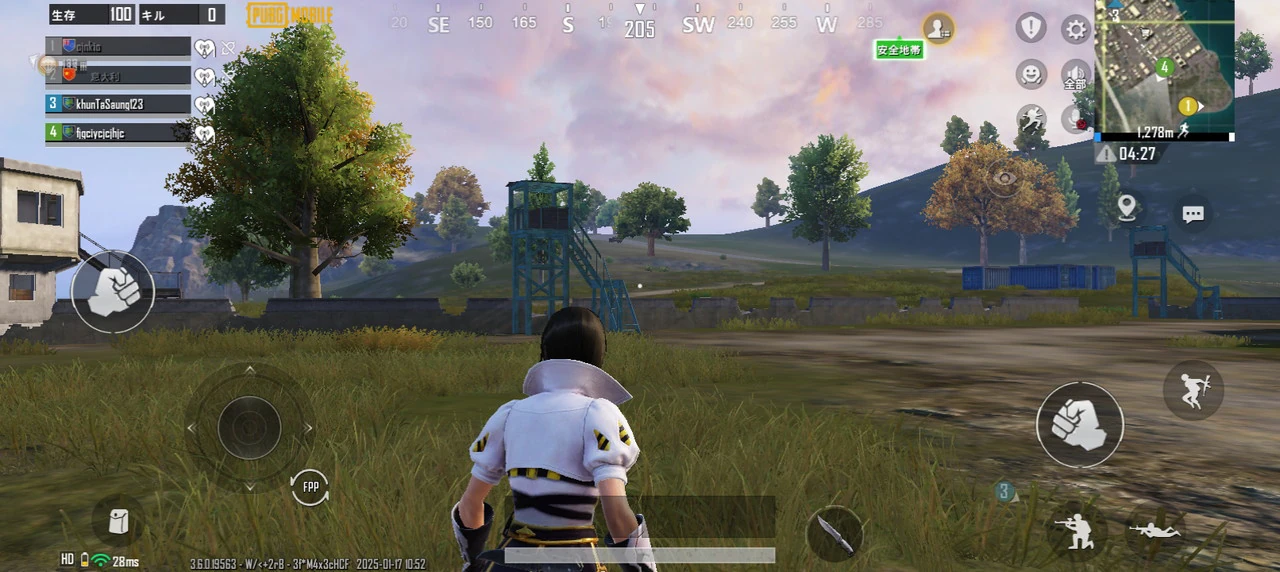
Task: Tap the jump button
Action: click(x=1193, y=389)
